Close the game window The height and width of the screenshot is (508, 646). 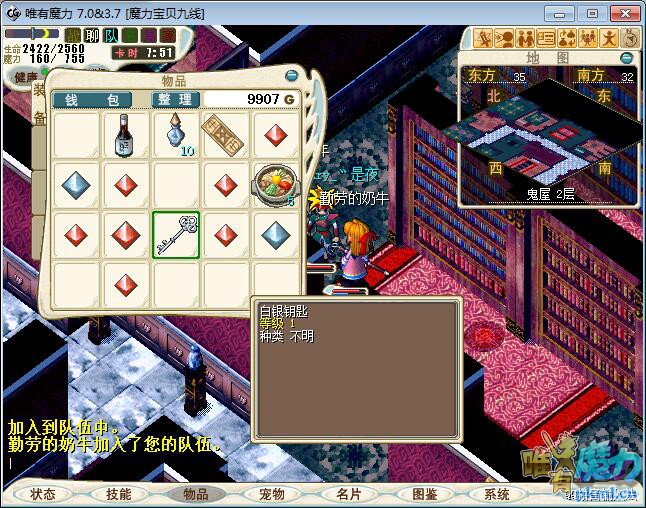click(621, 13)
